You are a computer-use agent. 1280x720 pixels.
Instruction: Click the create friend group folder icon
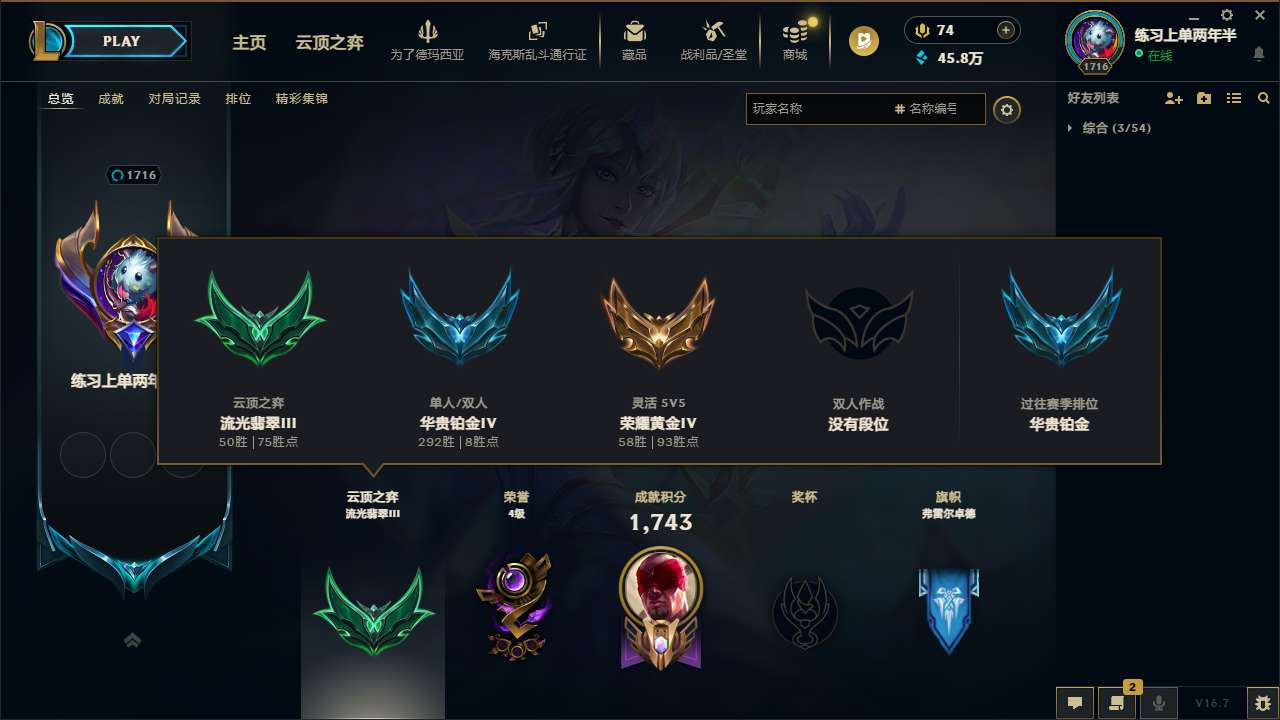(x=1202, y=97)
